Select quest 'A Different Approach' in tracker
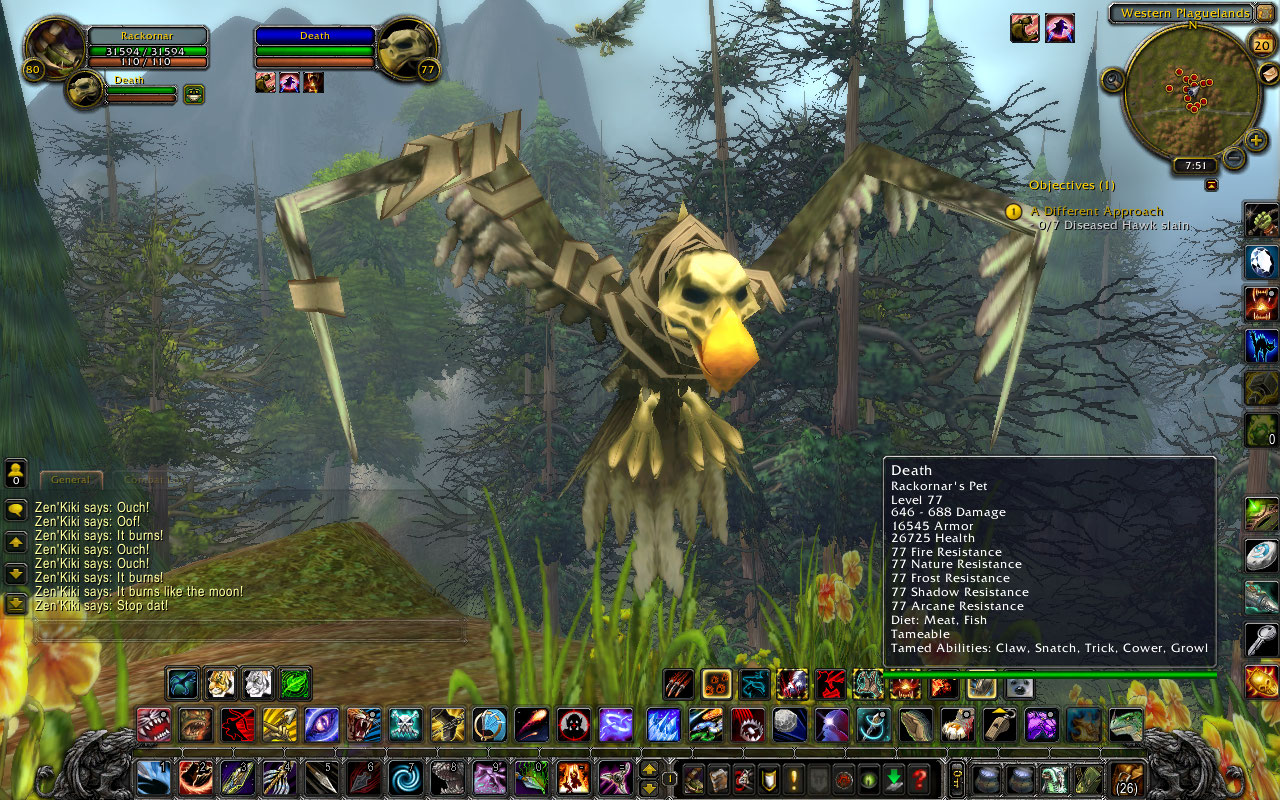The width and height of the screenshot is (1280, 800). (1097, 212)
